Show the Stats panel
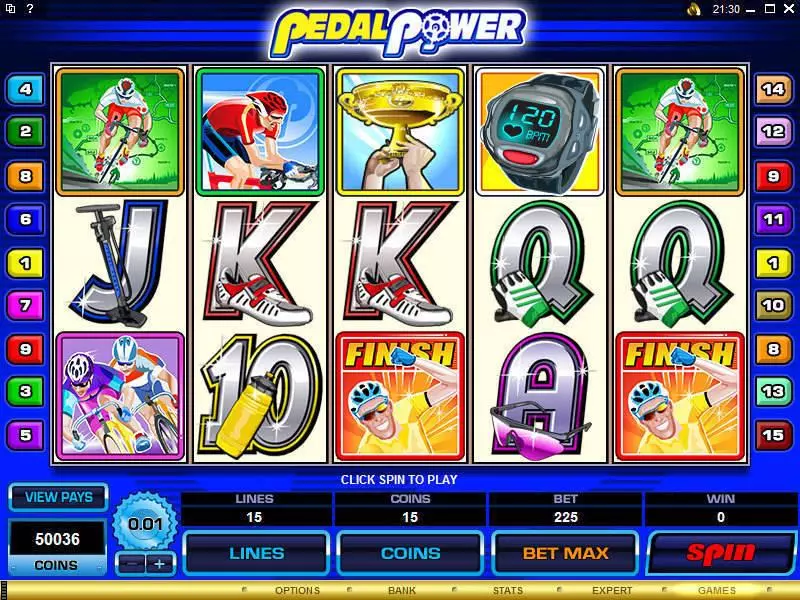The height and width of the screenshot is (600, 800). [508, 591]
